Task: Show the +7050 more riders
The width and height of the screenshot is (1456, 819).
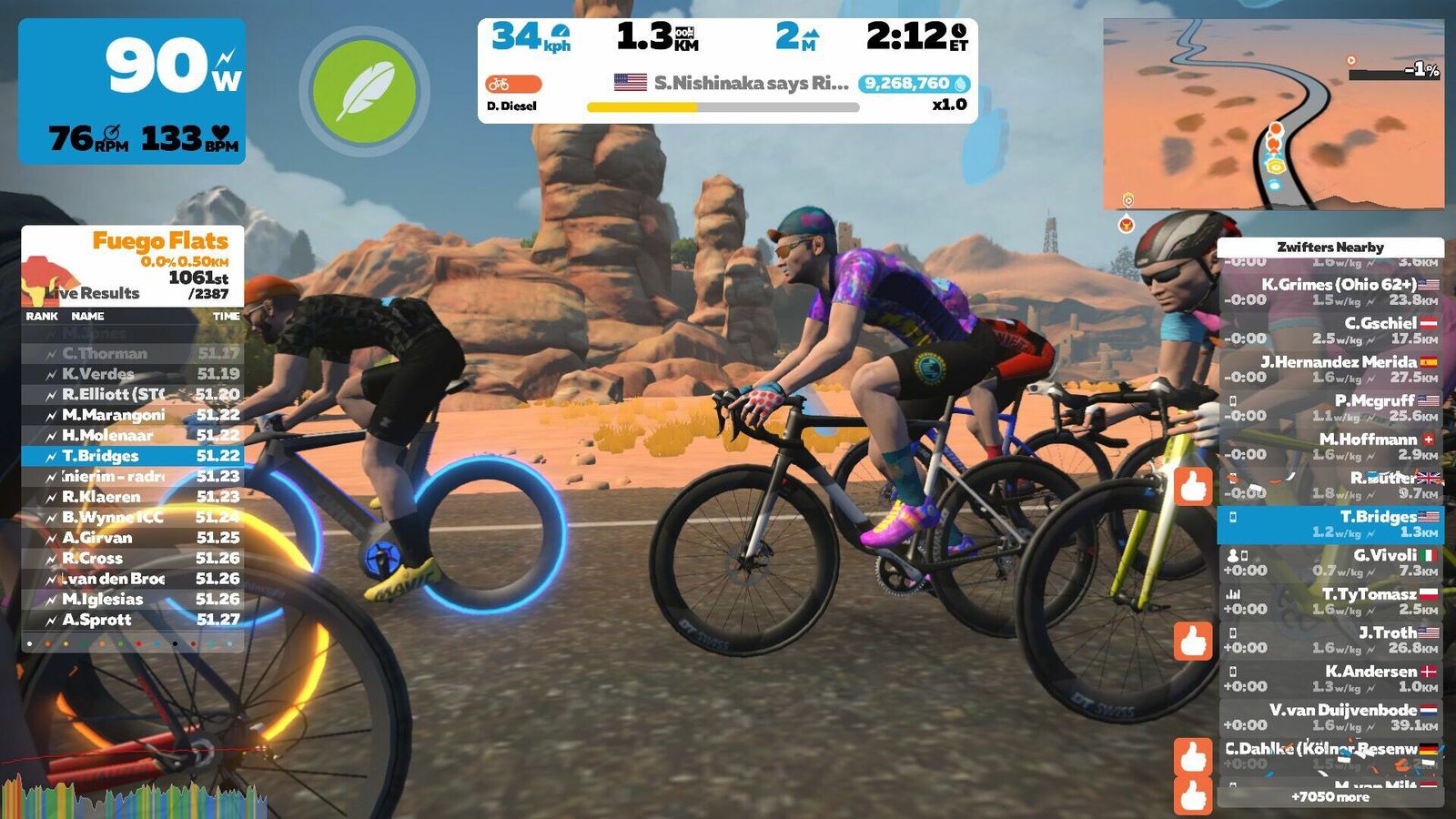Action: [1330, 796]
